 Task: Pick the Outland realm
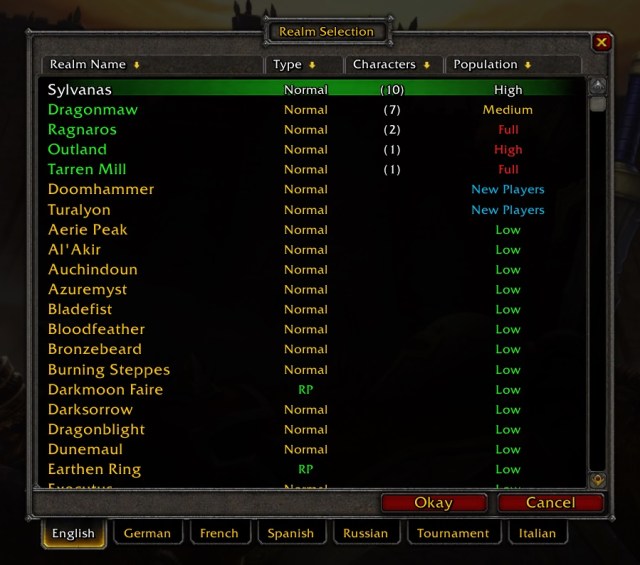pyautogui.click(x=77, y=150)
